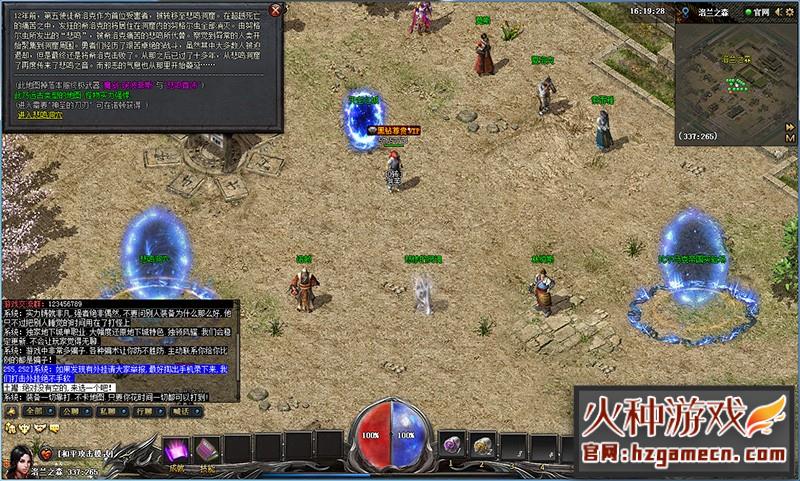Use the tan stone in slot 2
This screenshot has width=800, height=481.
481,444
